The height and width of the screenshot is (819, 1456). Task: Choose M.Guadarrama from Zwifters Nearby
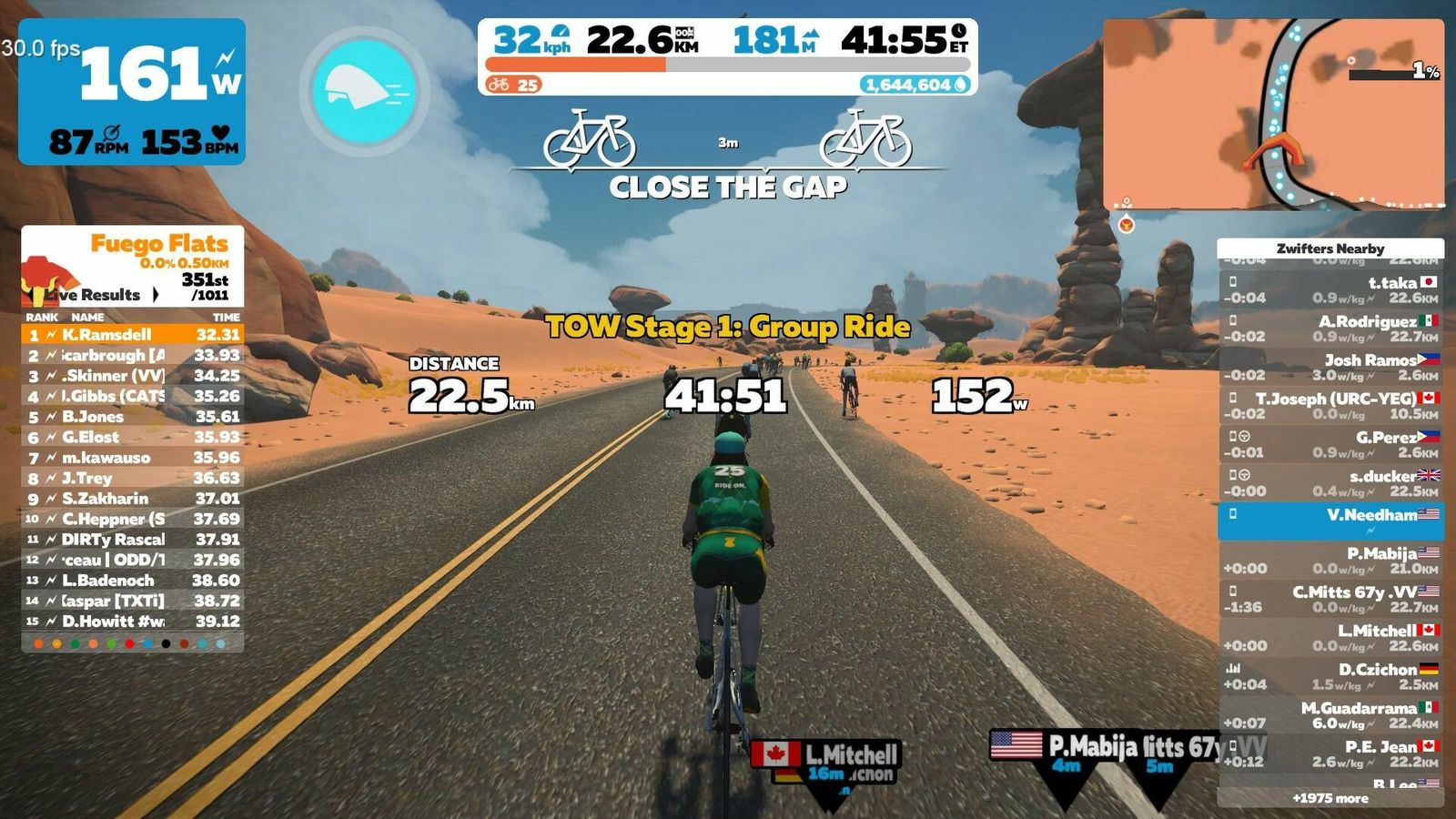coord(1330,714)
